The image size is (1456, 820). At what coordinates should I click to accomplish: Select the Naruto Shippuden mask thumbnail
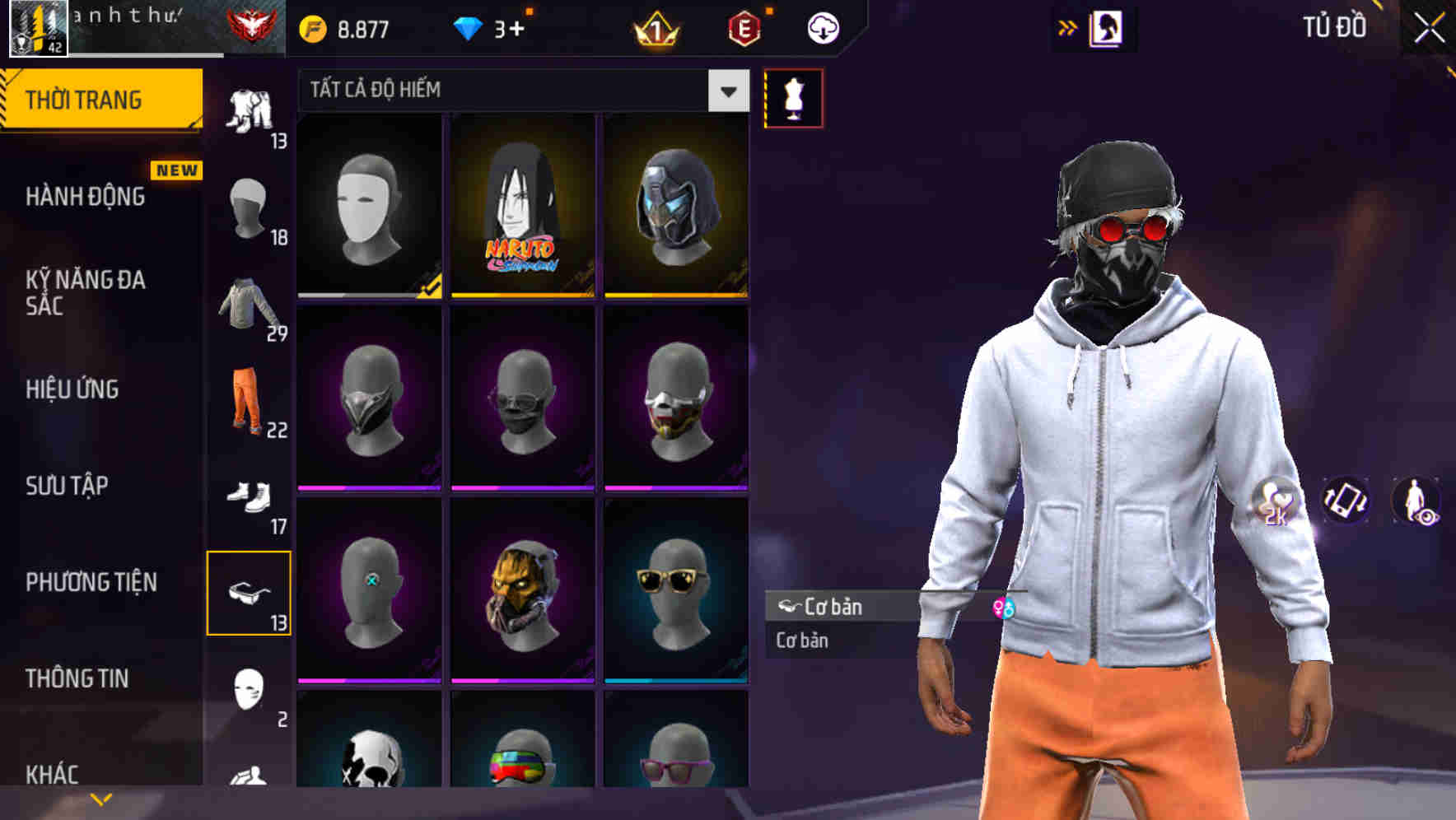point(521,206)
